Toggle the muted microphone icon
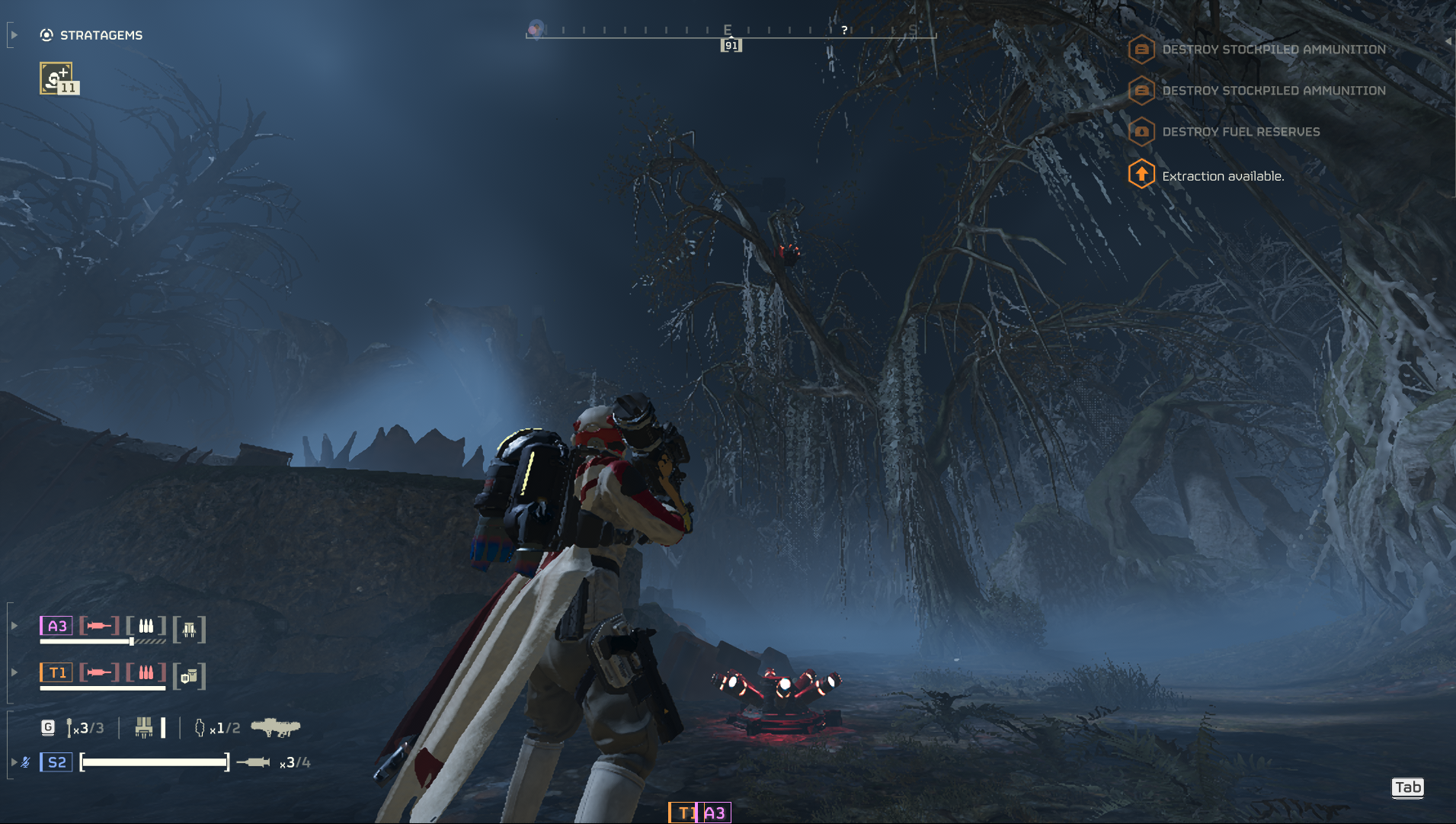The height and width of the screenshot is (824, 1456). pyautogui.click(x=26, y=762)
